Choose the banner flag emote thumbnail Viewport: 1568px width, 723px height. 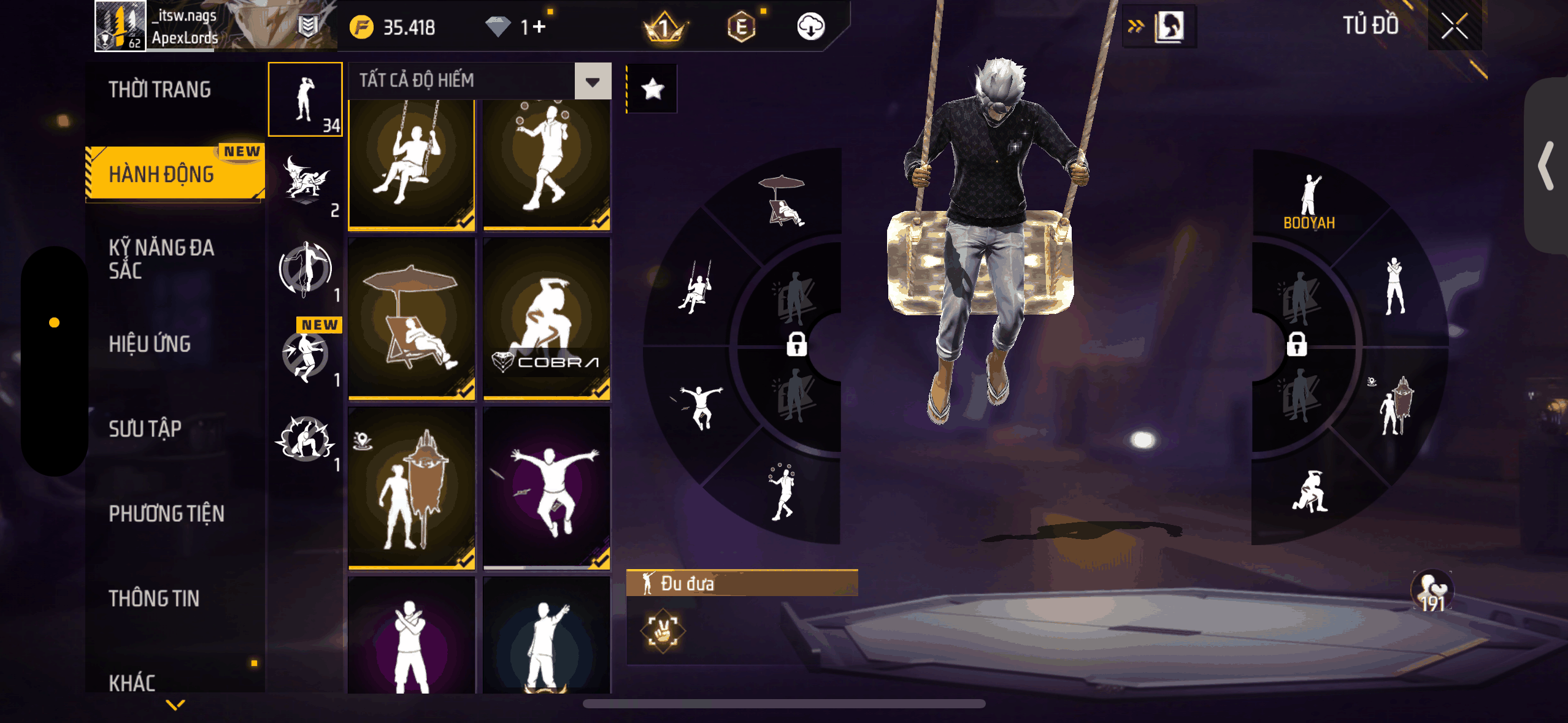coord(411,488)
